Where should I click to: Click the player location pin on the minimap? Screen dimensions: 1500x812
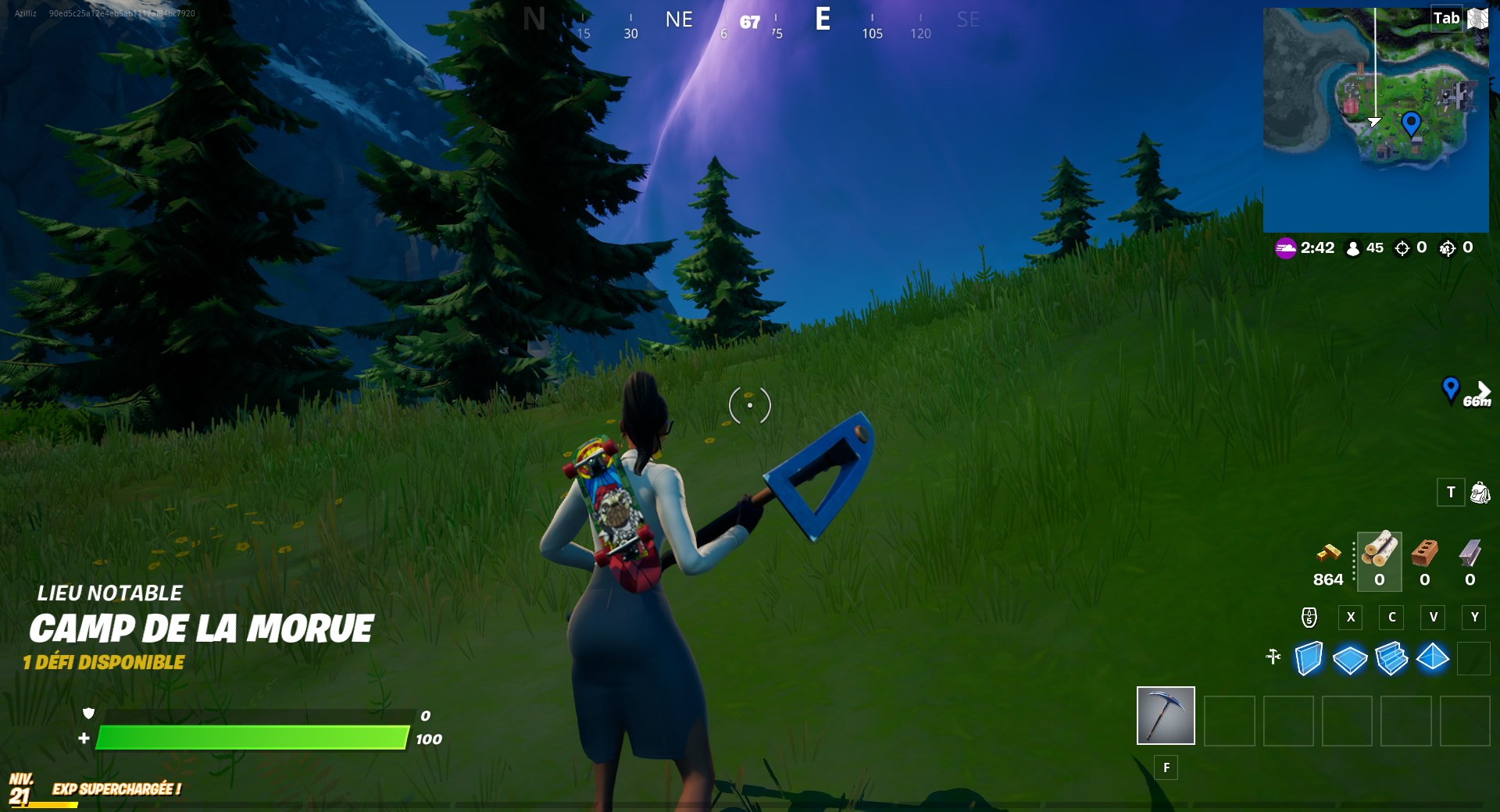click(1410, 123)
